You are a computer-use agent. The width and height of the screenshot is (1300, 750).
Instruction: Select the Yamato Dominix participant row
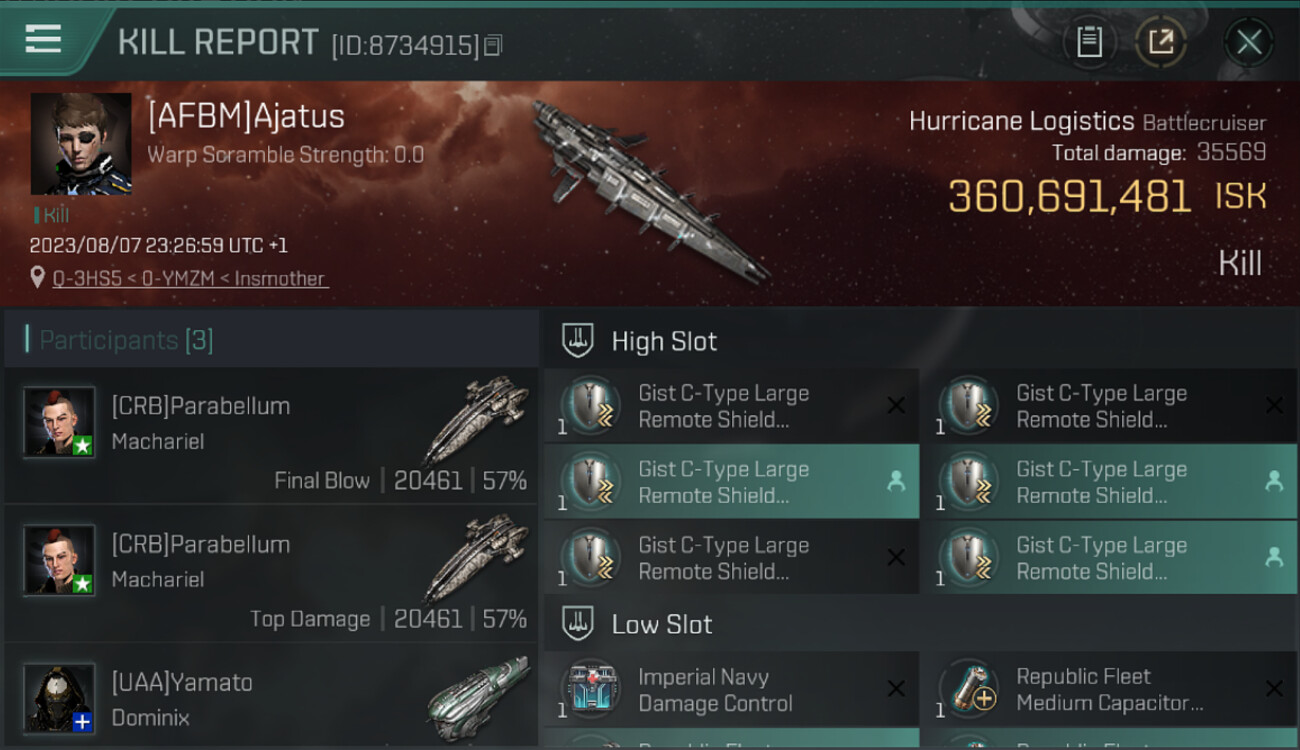[x=271, y=698]
